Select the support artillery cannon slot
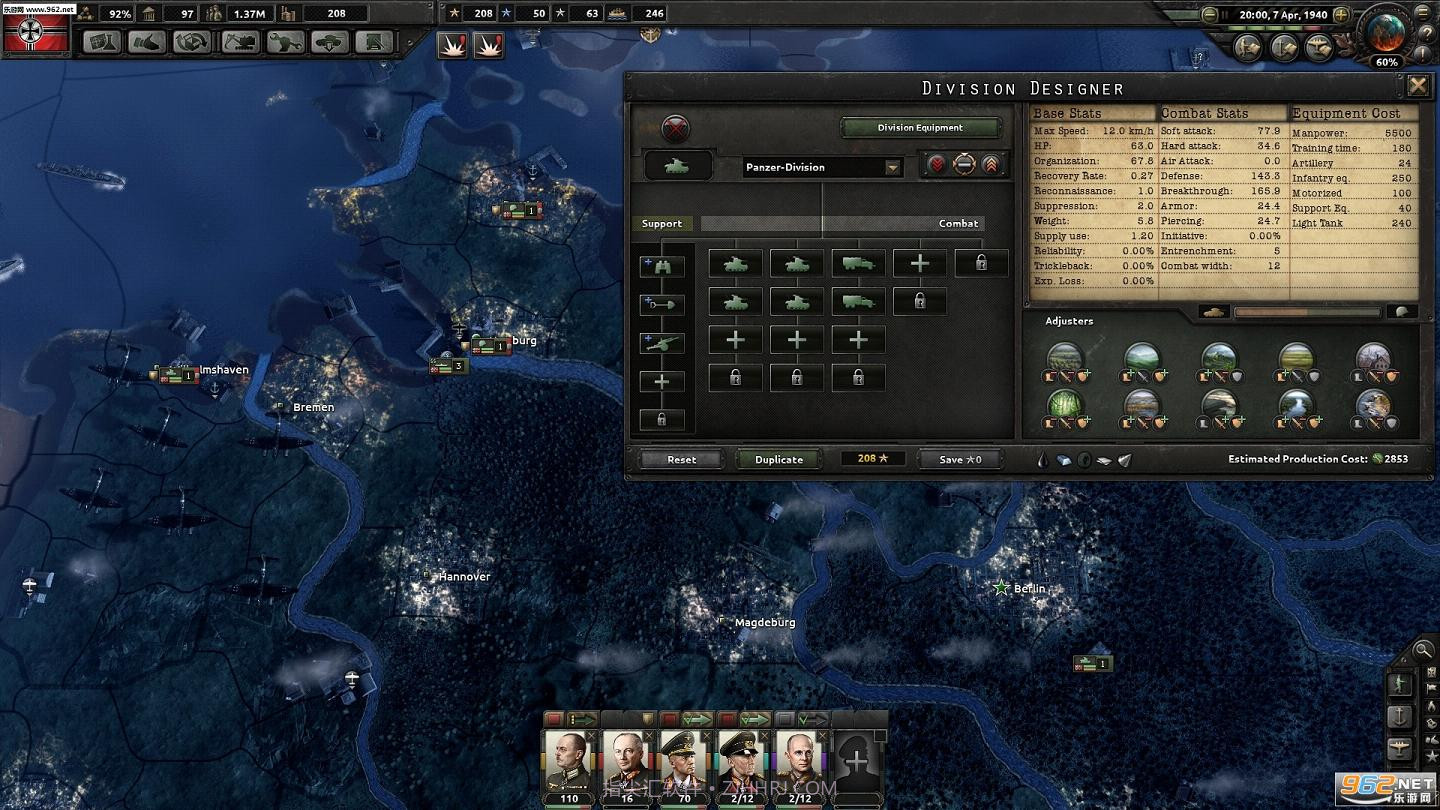This screenshot has height=810, width=1440. tap(661, 343)
